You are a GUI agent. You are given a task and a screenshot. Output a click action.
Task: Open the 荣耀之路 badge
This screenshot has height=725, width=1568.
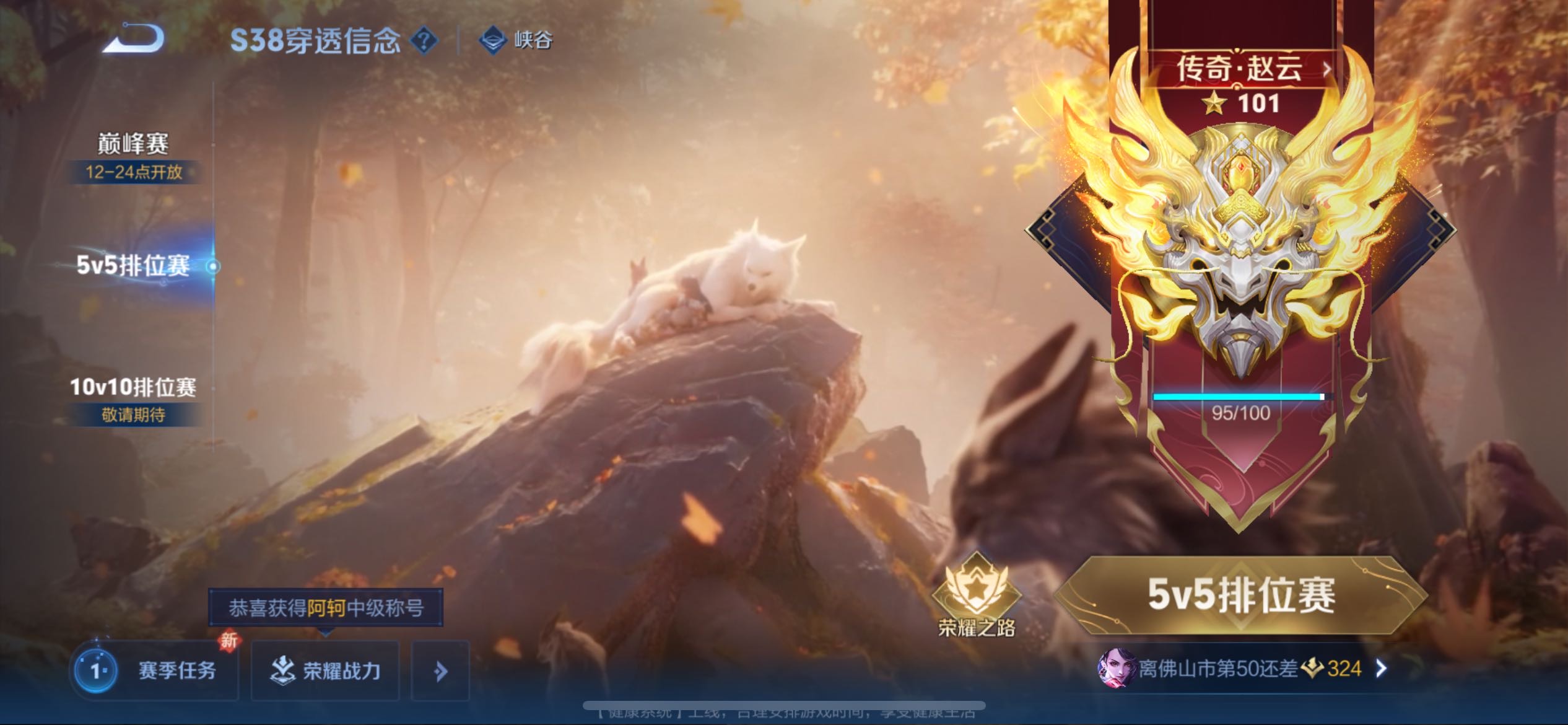point(977,595)
